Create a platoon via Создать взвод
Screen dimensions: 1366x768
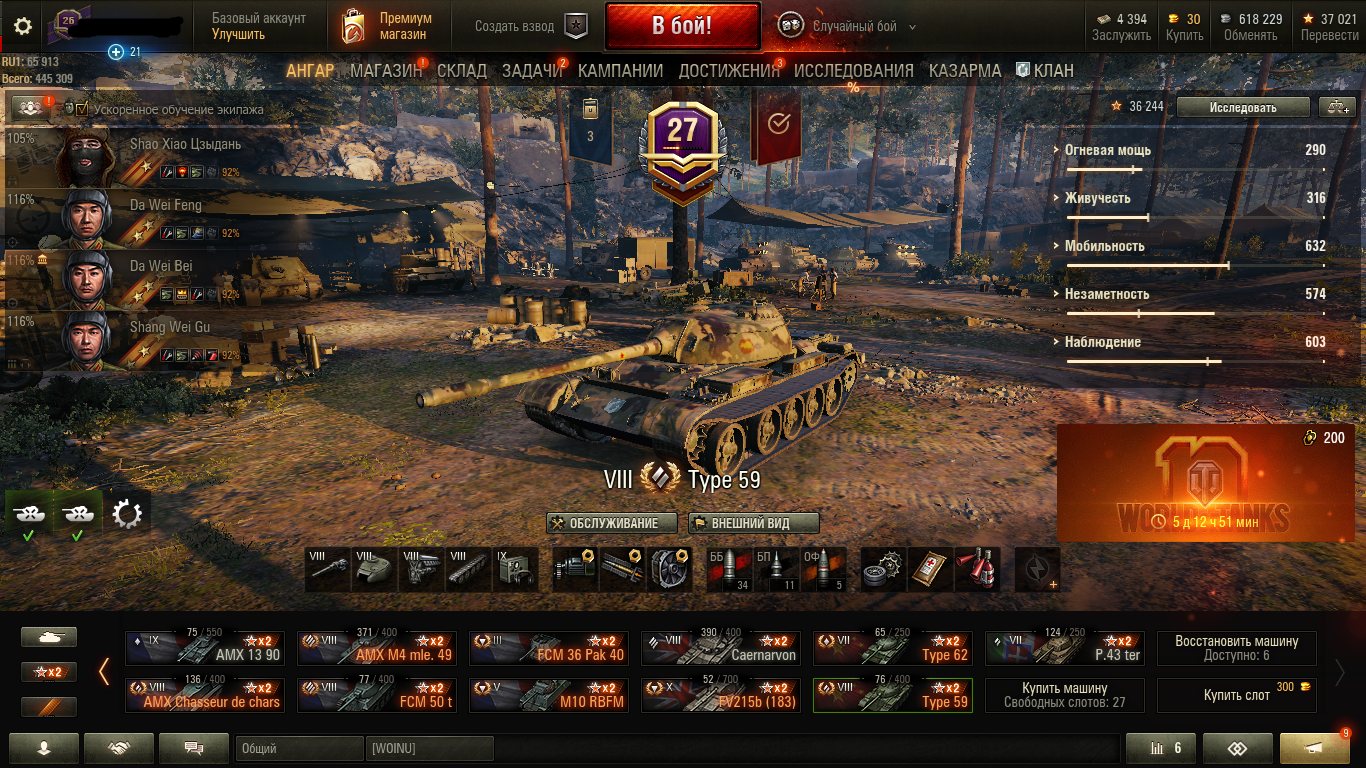pyautogui.click(x=530, y=26)
